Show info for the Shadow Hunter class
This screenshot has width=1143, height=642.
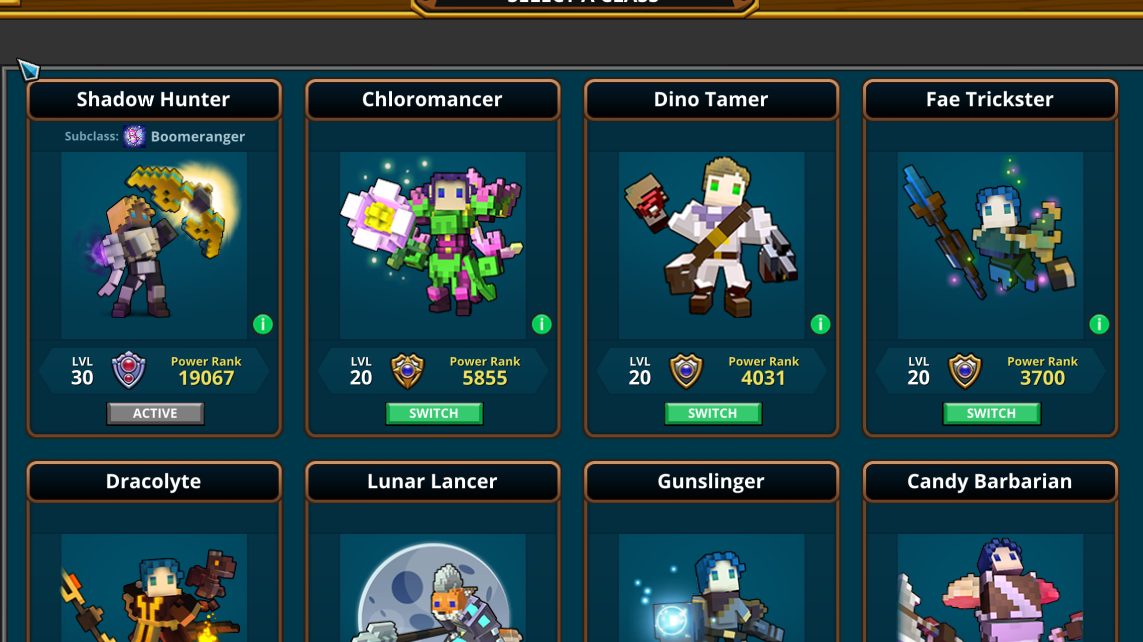(x=263, y=324)
